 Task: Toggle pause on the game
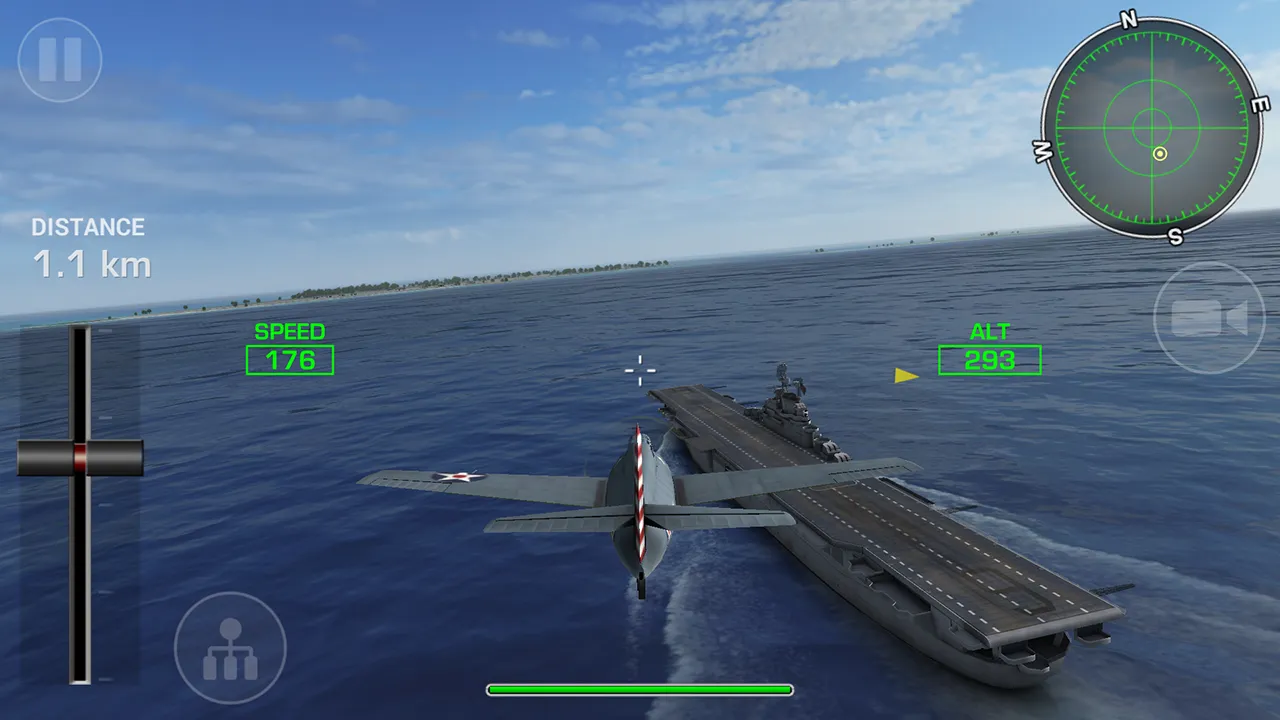(58, 58)
